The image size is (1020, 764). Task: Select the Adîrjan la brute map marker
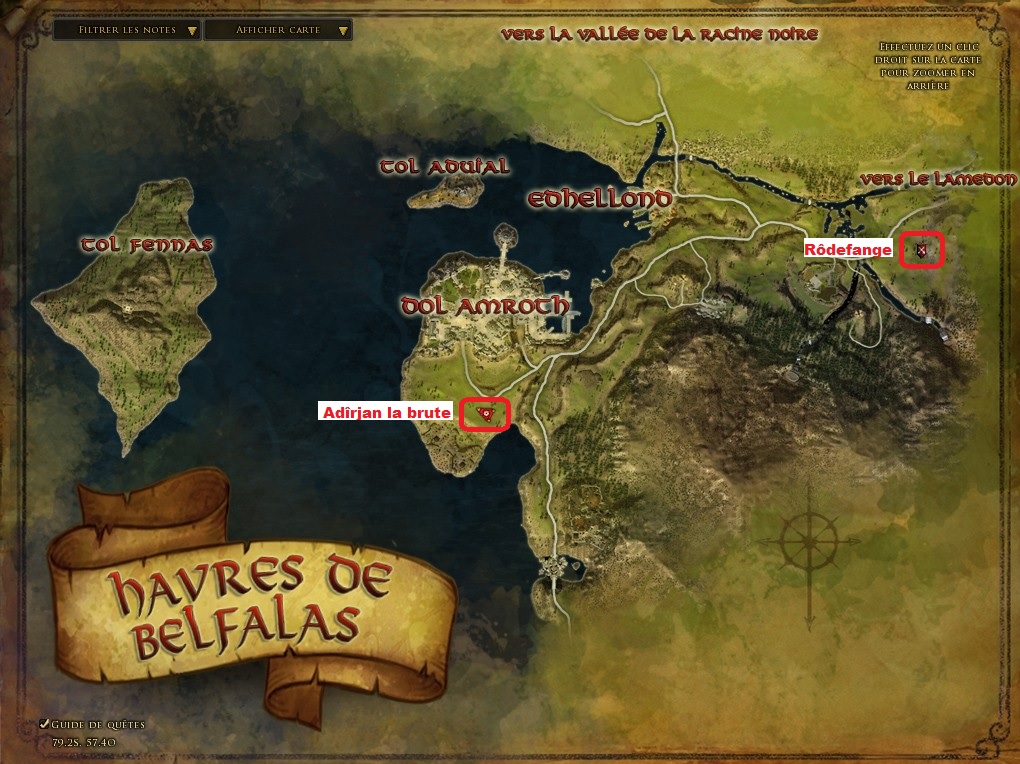(x=485, y=413)
